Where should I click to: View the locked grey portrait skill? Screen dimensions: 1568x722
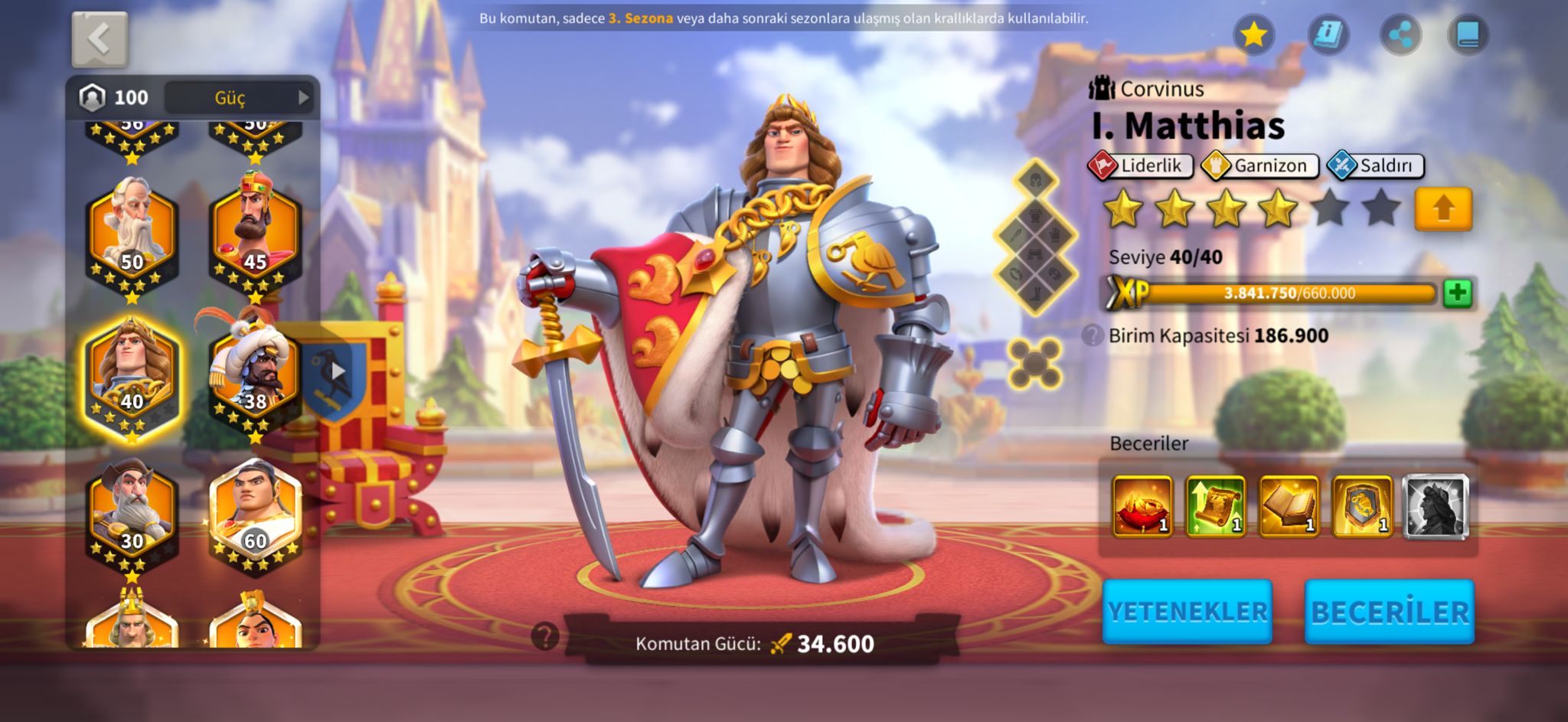click(x=1436, y=506)
